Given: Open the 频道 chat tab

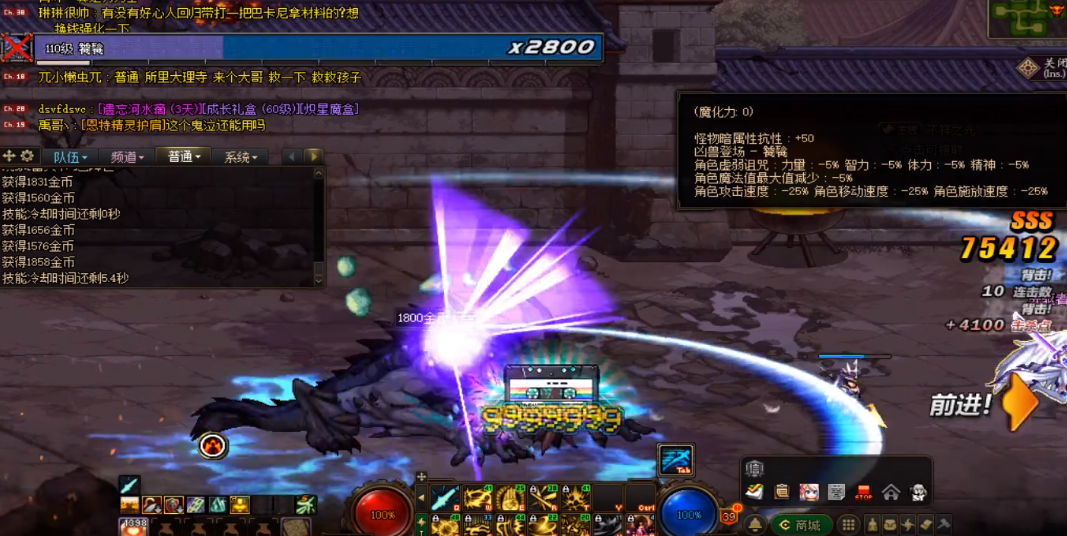Looking at the screenshot, I should coord(128,157).
